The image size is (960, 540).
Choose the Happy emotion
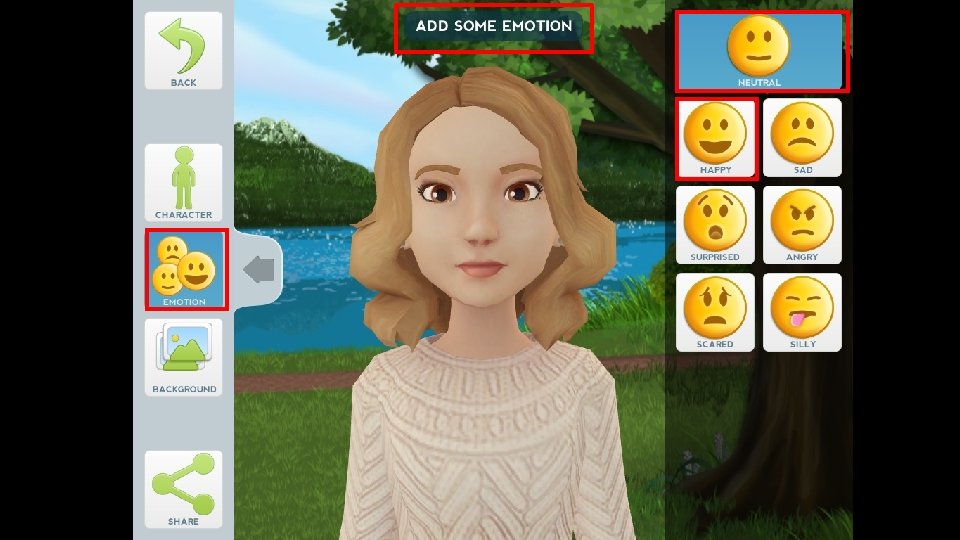[715, 138]
